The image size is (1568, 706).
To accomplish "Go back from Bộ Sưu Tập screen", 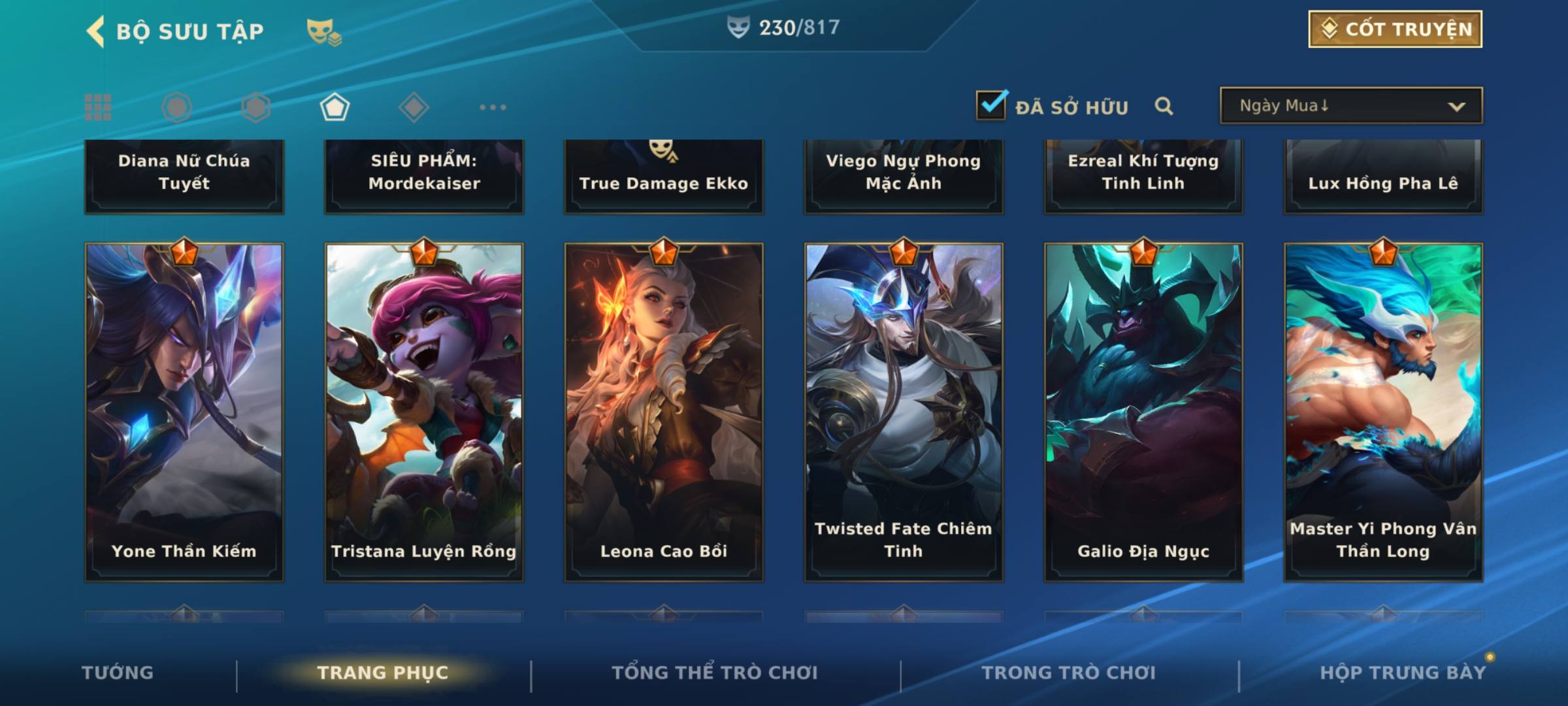I will (95, 31).
